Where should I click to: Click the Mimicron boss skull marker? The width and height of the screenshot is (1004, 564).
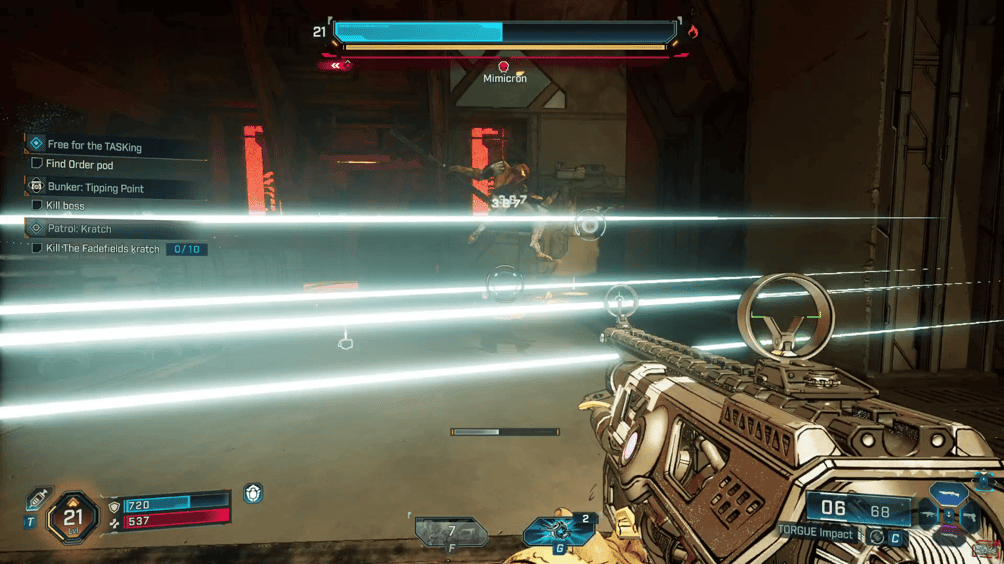tap(503, 67)
